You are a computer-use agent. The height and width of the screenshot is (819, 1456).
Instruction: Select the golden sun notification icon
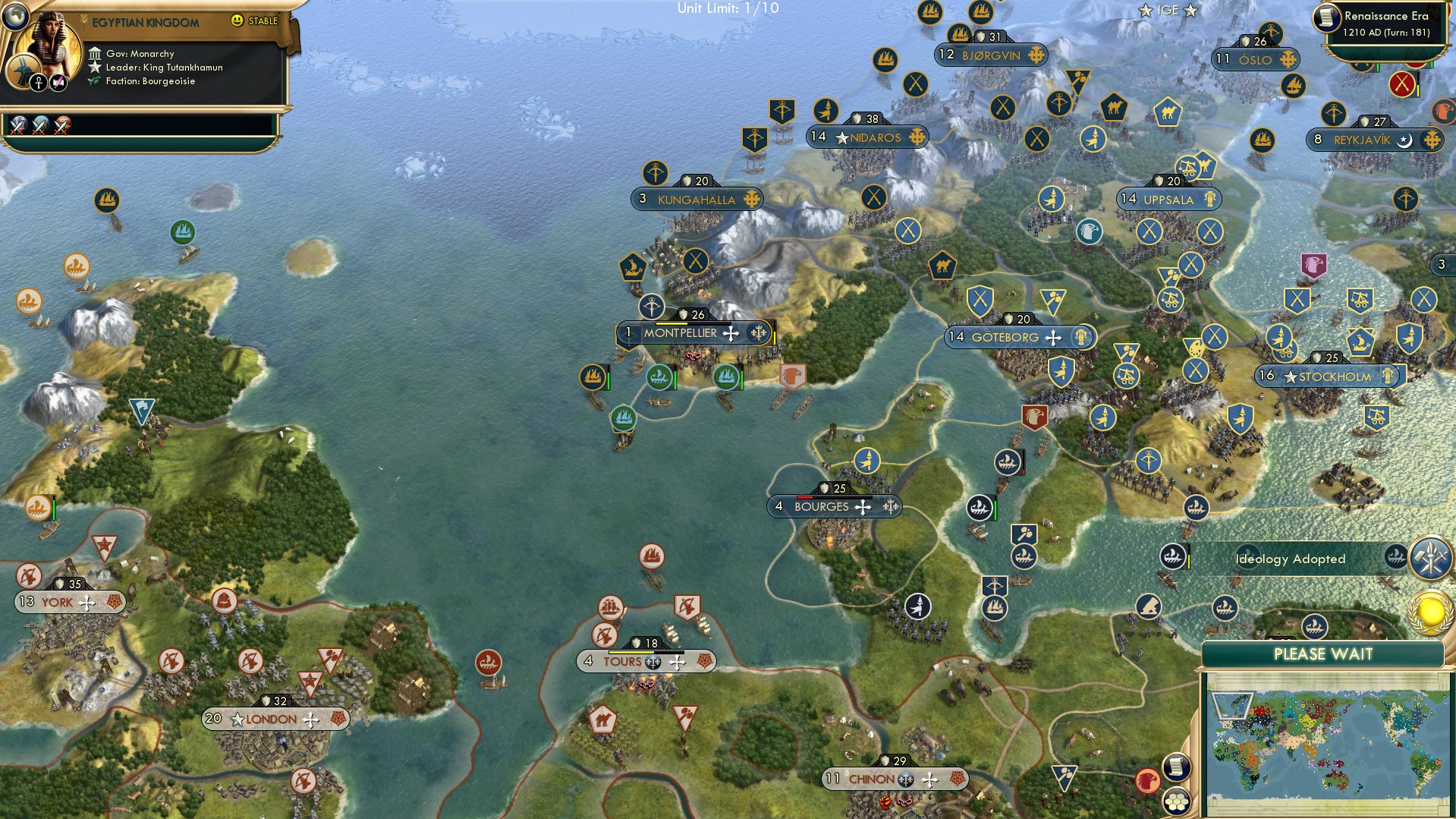point(1430,612)
